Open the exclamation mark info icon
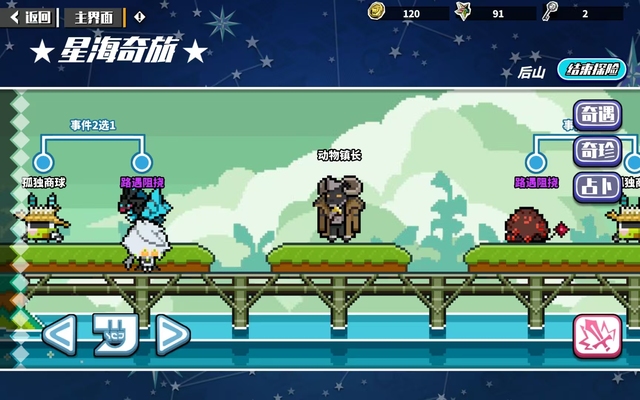 [139, 17]
